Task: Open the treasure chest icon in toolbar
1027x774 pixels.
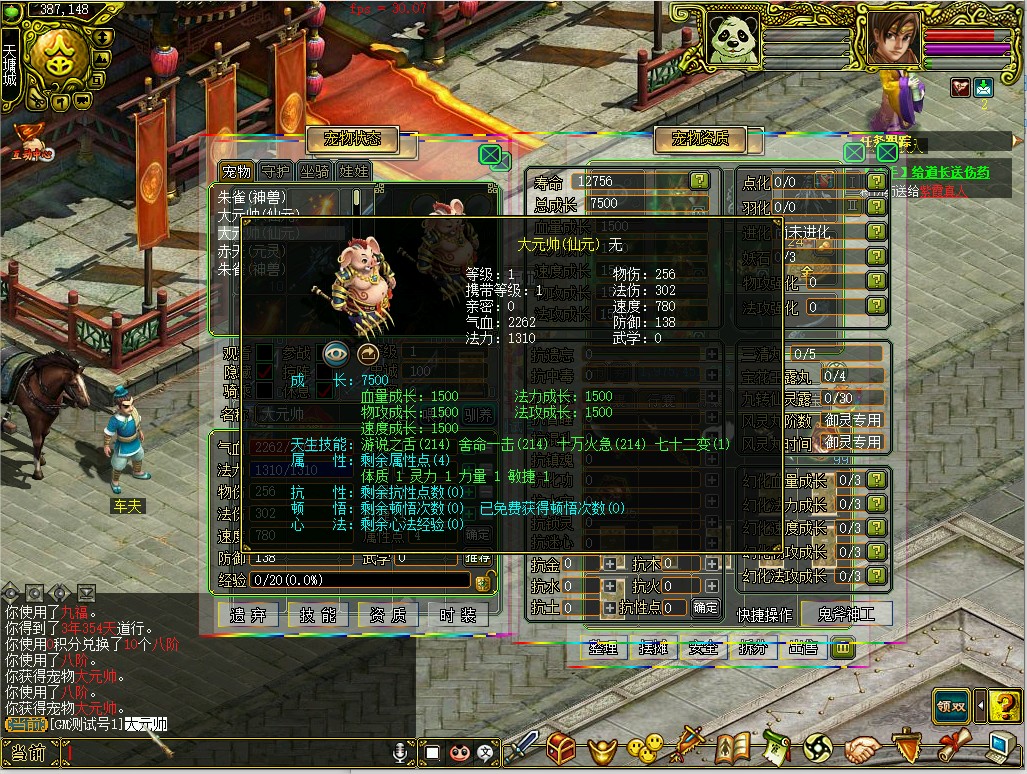Action: (x=561, y=748)
